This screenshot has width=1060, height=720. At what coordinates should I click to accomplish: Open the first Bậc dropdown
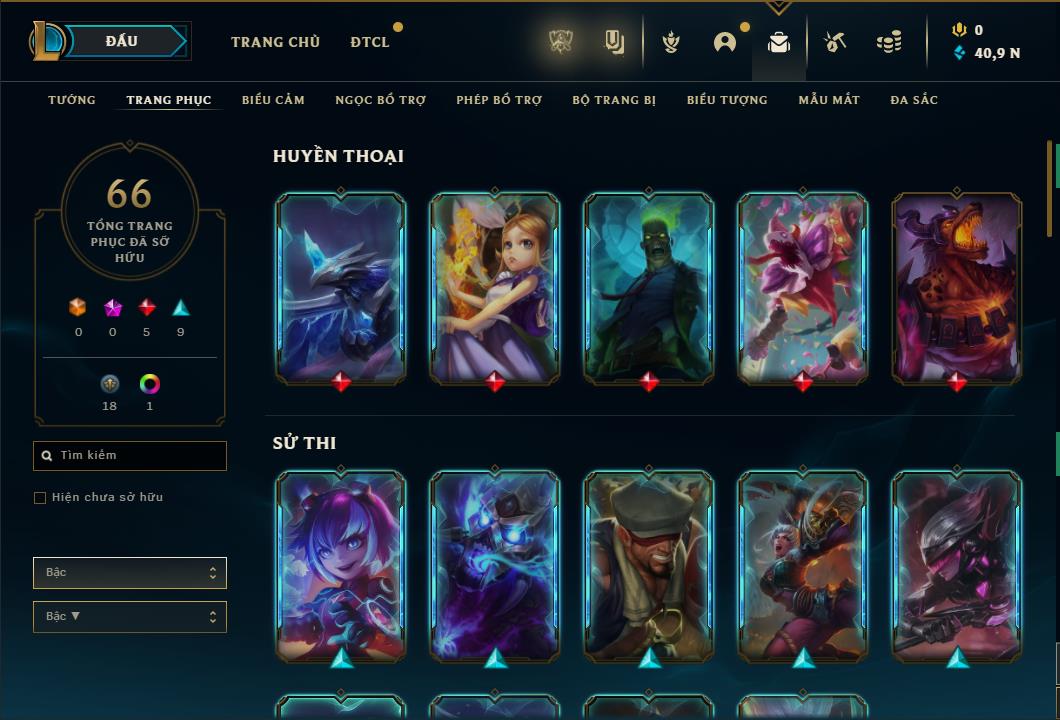point(130,573)
